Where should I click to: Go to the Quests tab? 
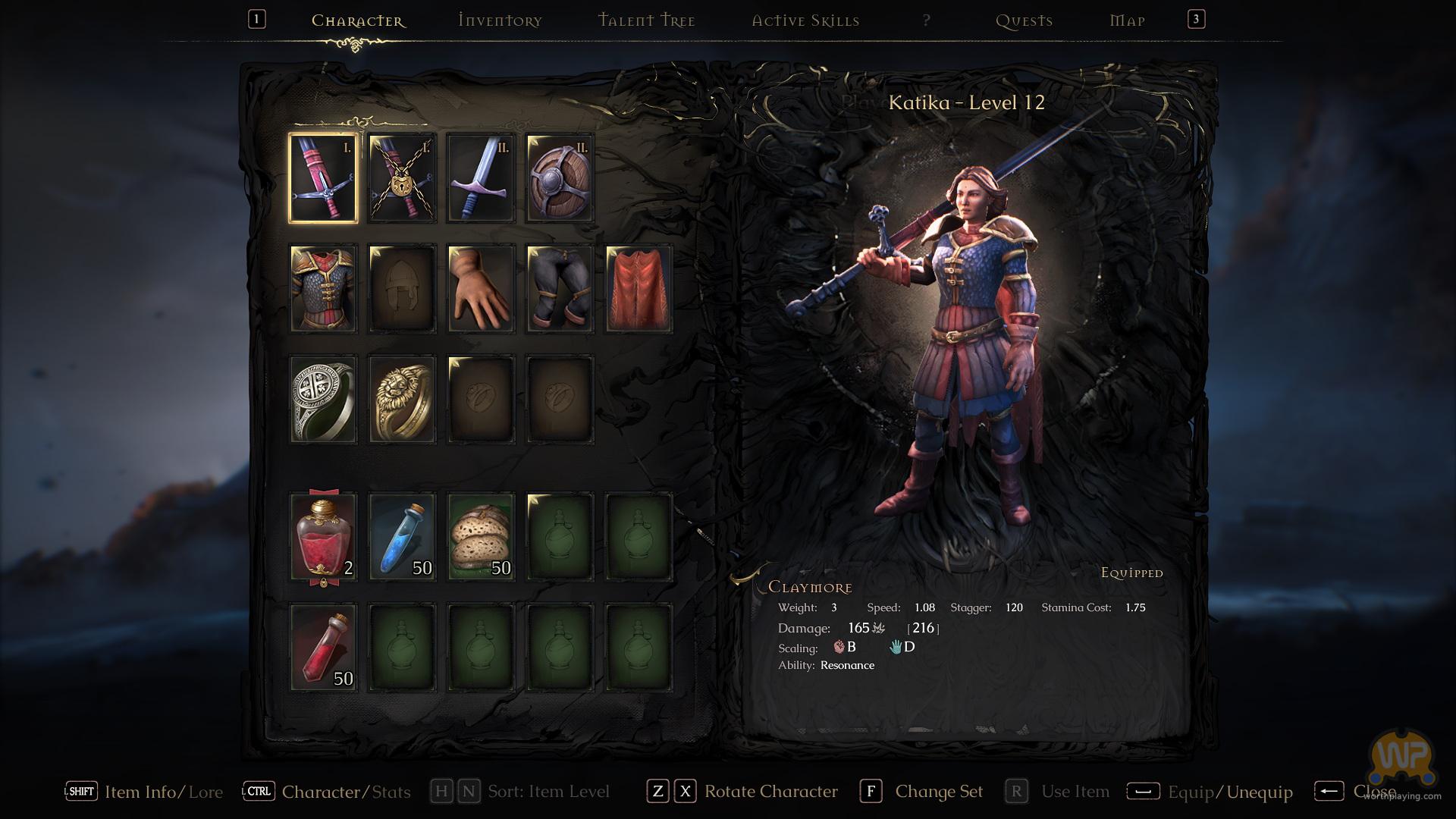click(x=1024, y=20)
